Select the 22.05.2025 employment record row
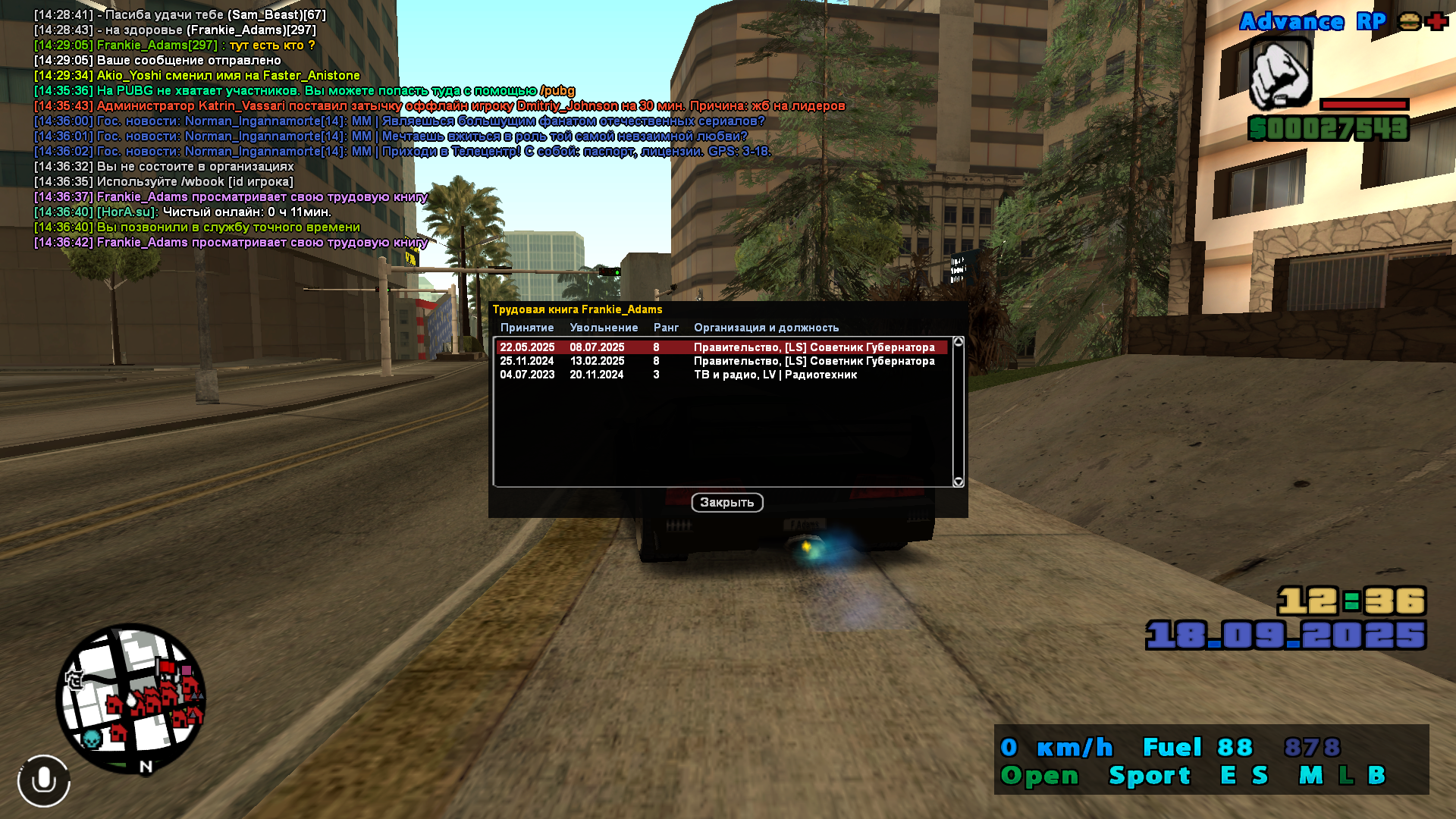1456x819 pixels. (720, 347)
